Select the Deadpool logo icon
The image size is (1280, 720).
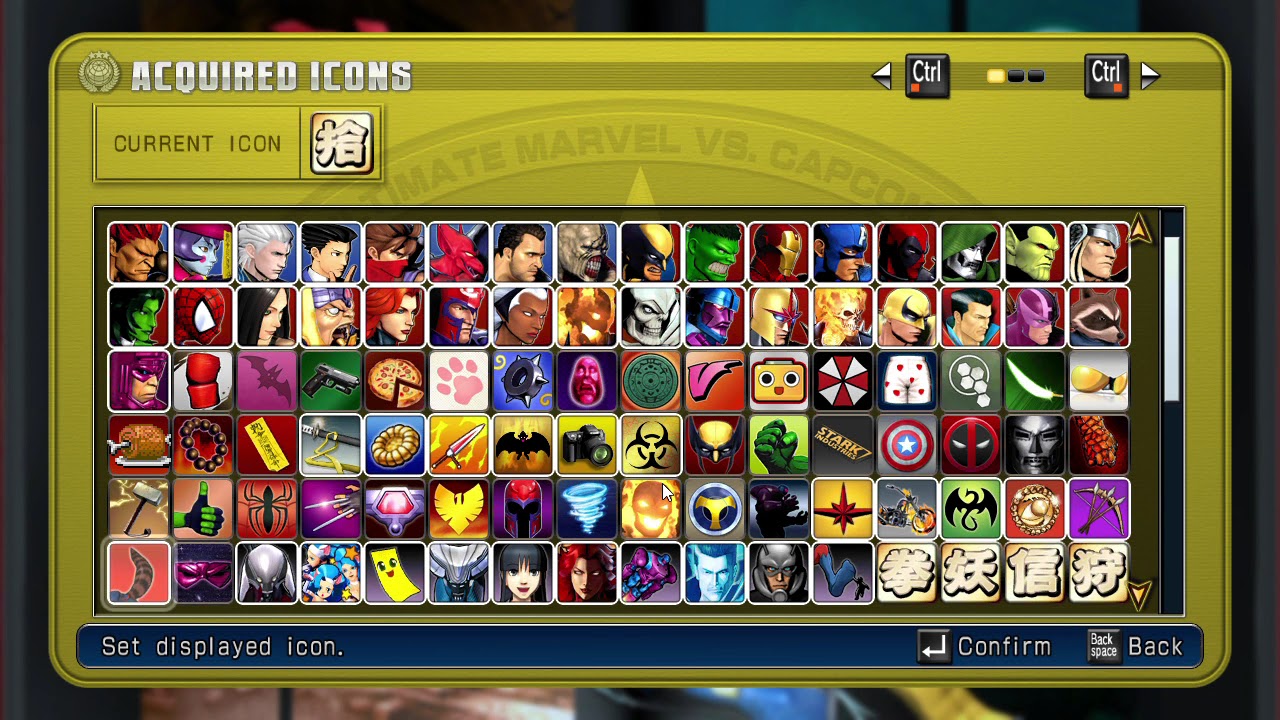(x=971, y=444)
